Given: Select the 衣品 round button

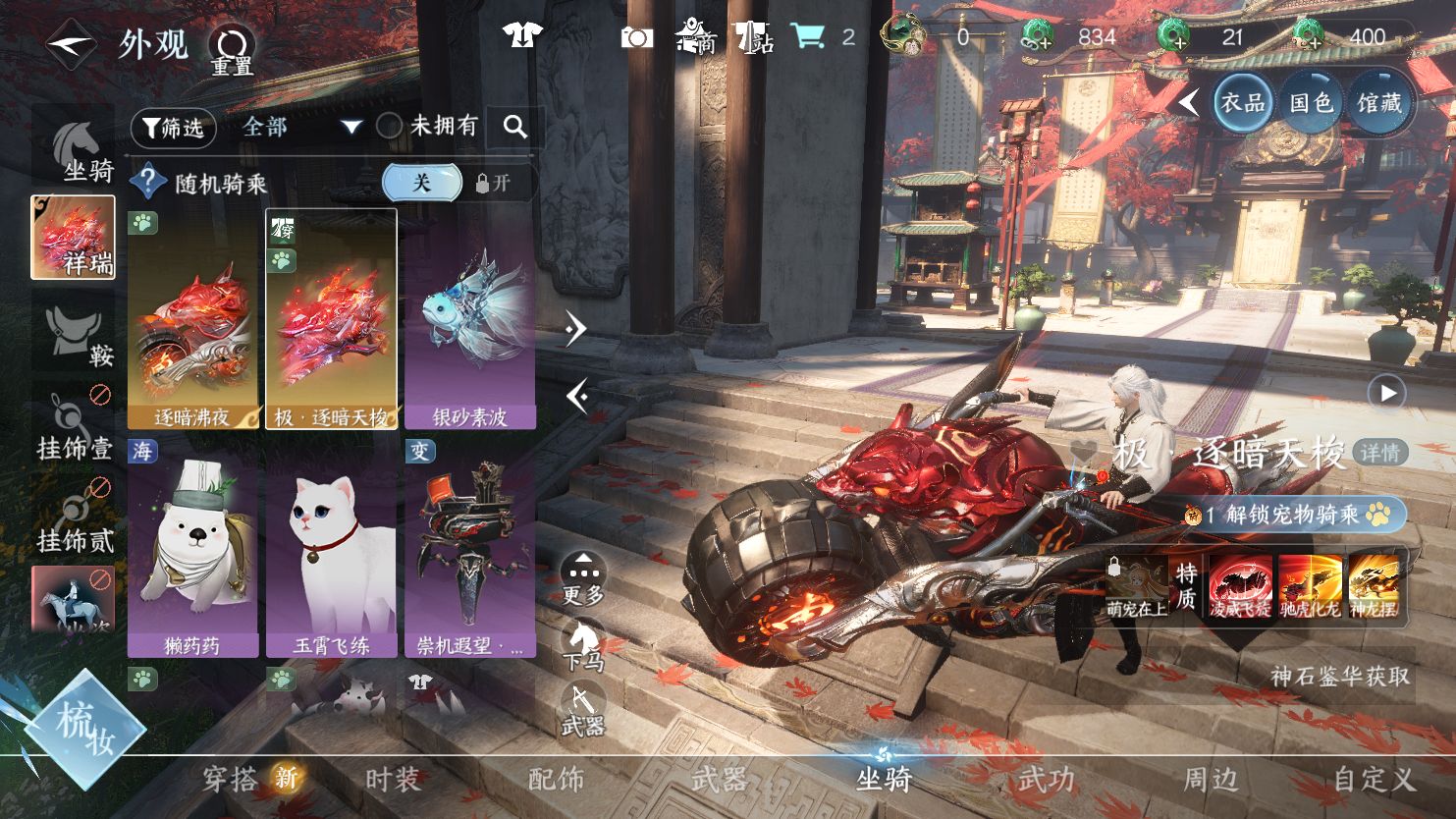Looking at the screenshot, I should [x=1242, y=102].
